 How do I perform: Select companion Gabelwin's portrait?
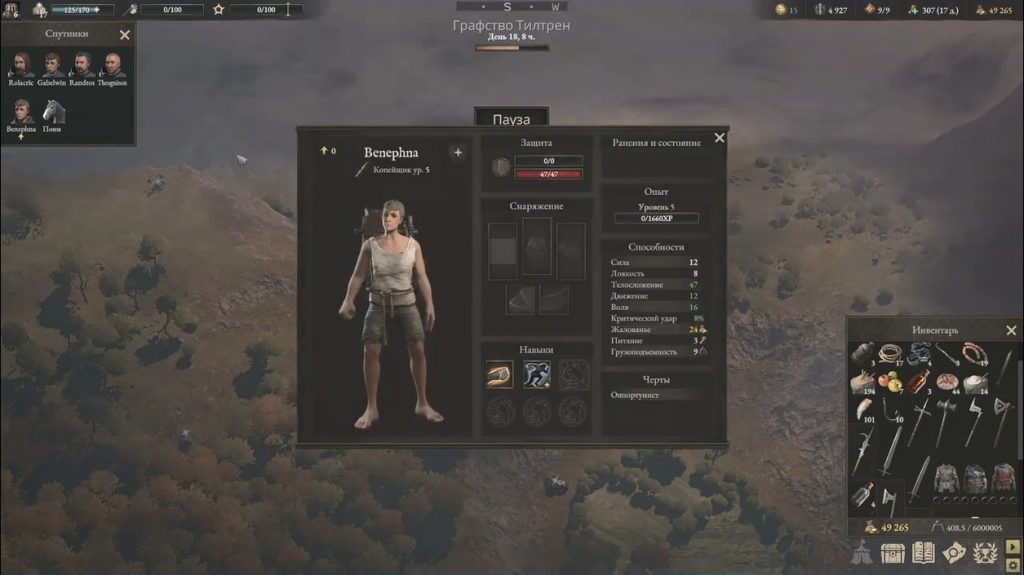[x=52, y=66]
